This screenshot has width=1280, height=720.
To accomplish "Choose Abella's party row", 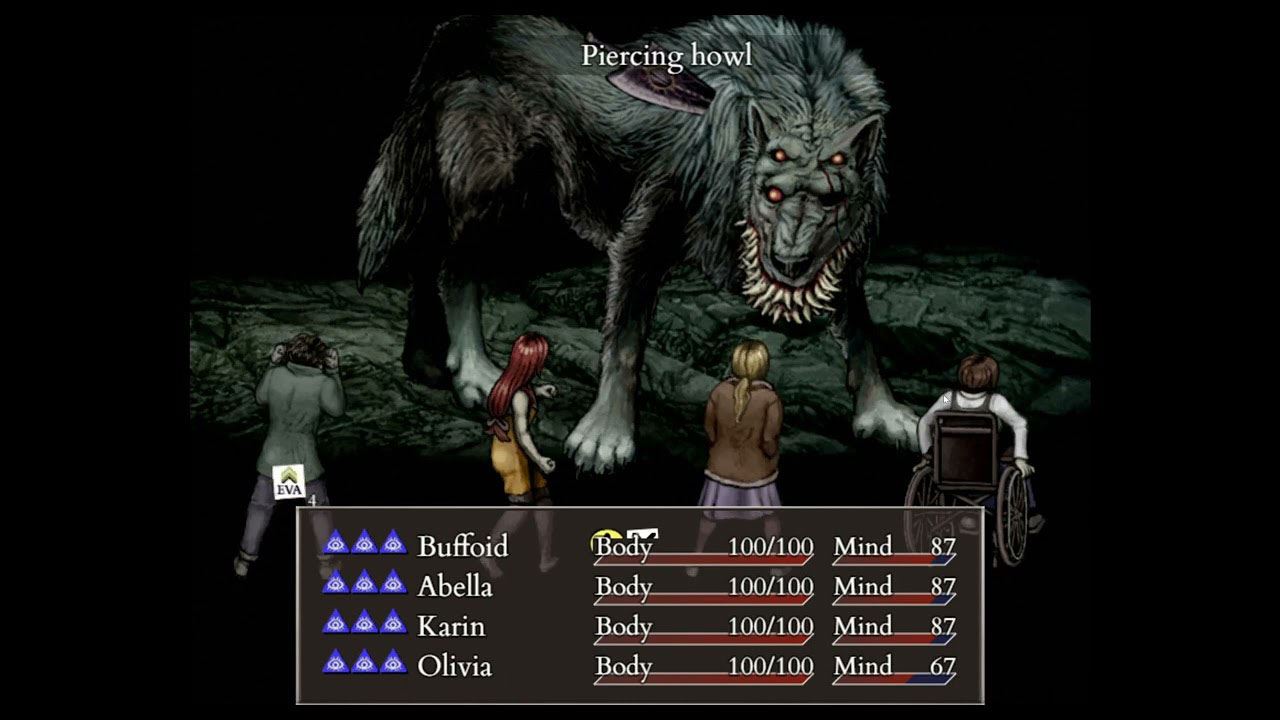I will 454,586.
